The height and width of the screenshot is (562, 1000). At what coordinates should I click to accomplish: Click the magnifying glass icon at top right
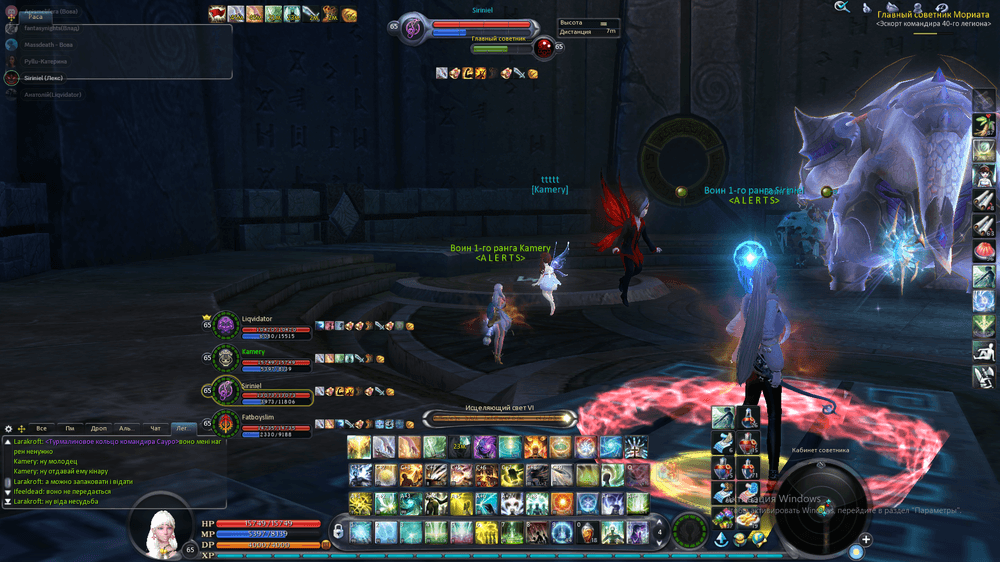coord(842,7)
